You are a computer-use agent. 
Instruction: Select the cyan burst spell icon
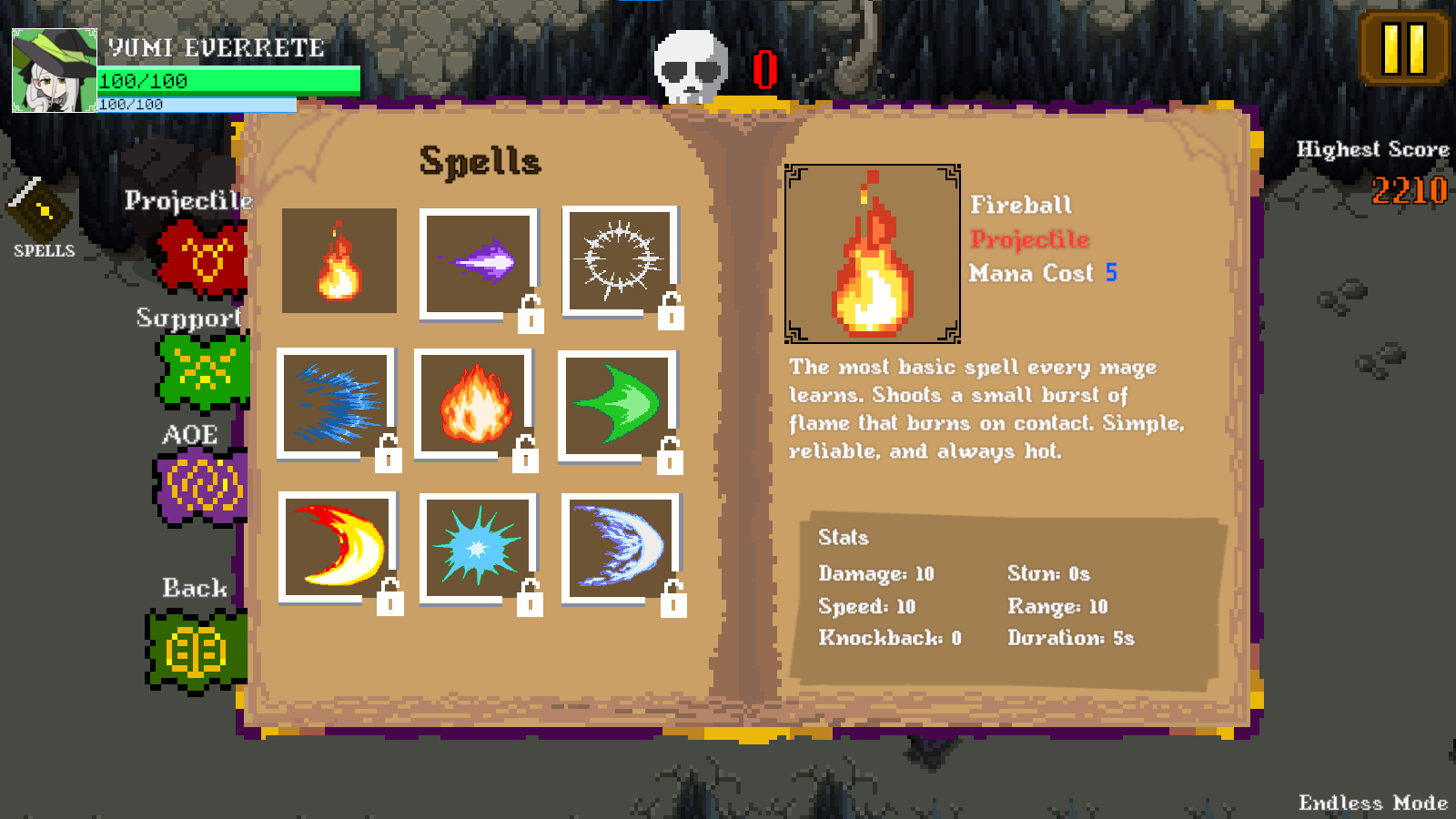pos(478,547)
